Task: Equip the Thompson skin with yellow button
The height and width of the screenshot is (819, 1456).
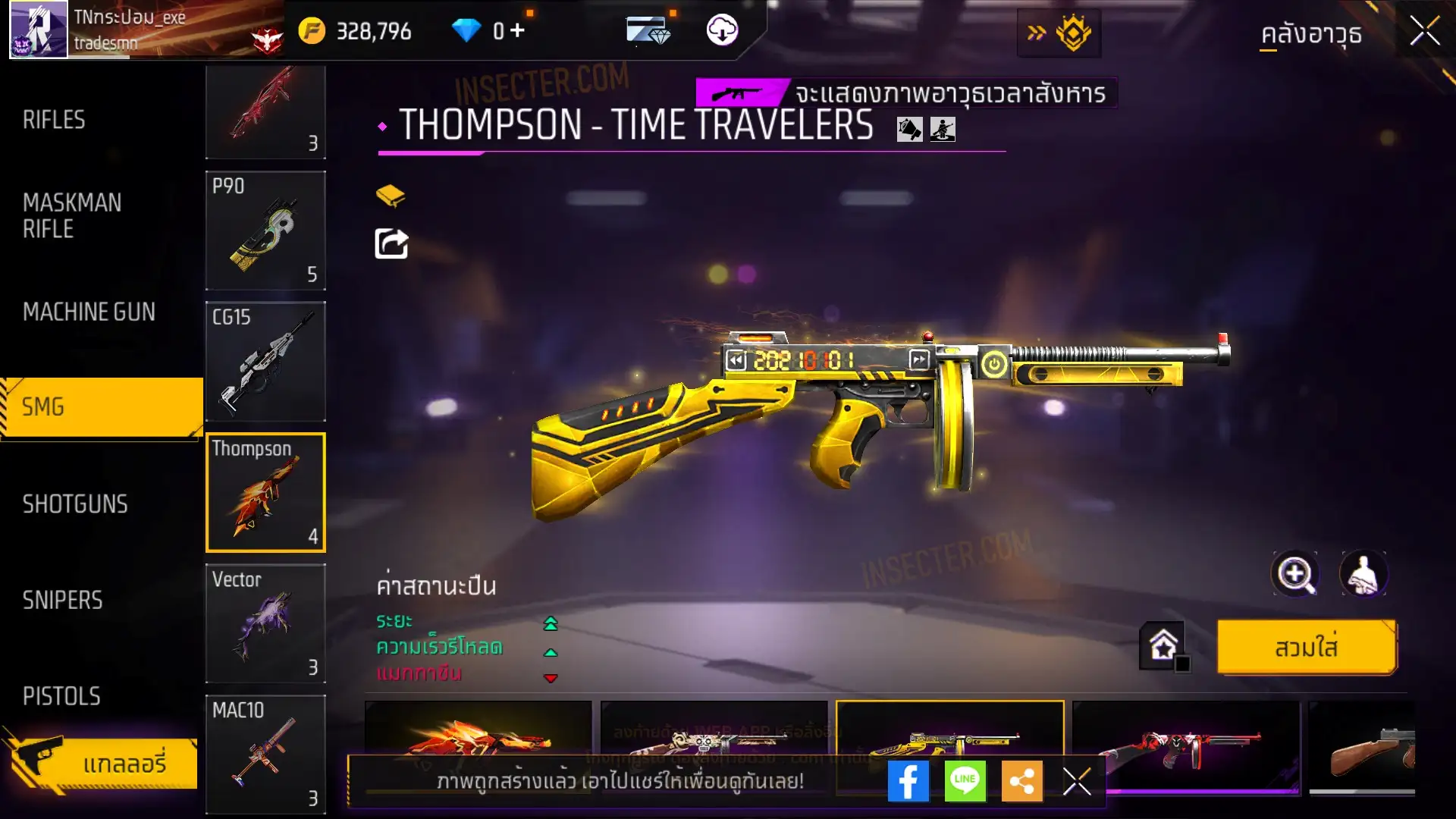Action: (1306, 648)
